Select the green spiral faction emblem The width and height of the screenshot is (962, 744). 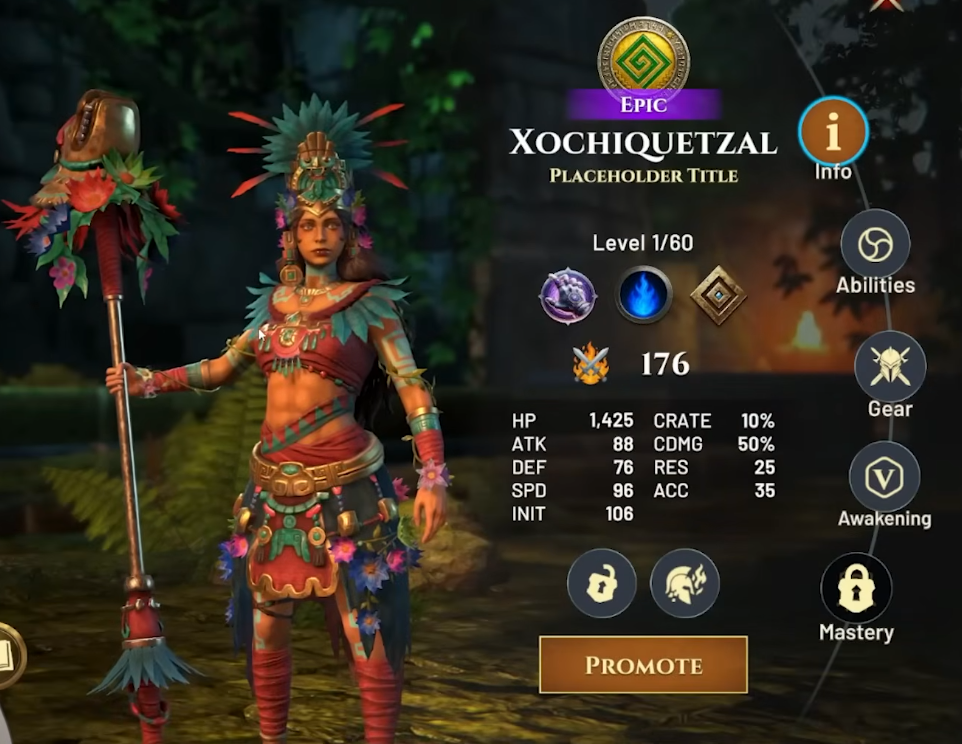point(643,58)
